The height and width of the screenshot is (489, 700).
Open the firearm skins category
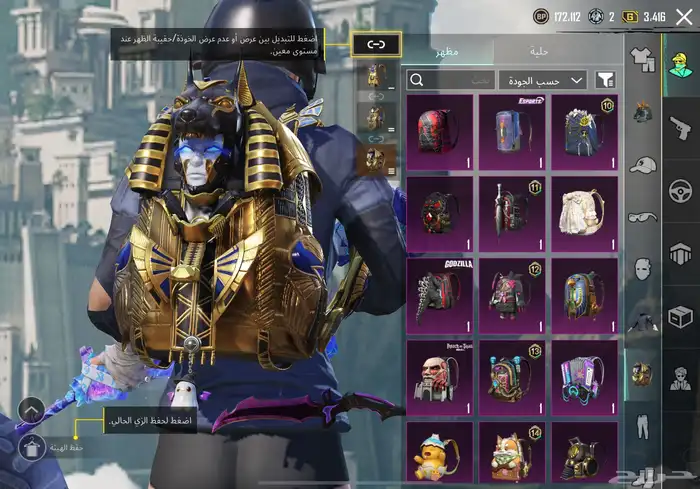[x=680, y=127]
